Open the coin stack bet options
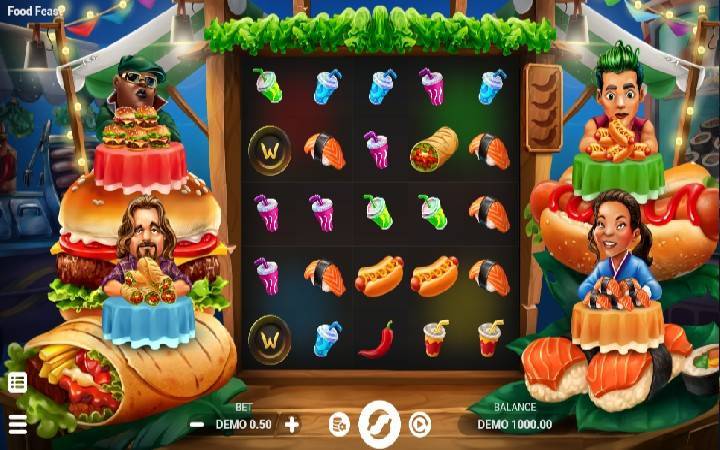 (x=339, y=424)
